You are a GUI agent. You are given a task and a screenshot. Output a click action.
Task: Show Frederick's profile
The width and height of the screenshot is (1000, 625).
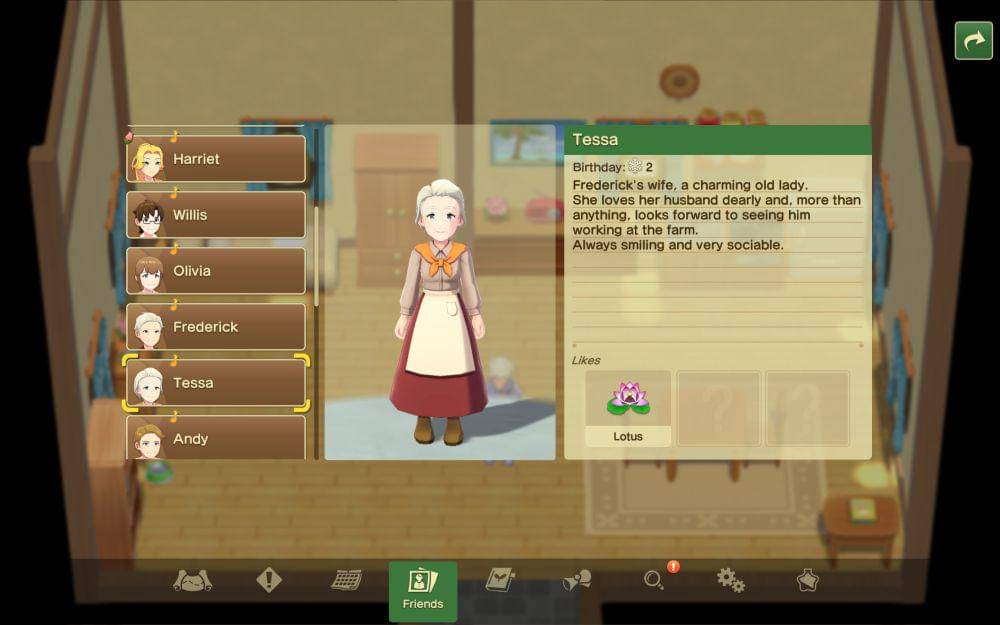click(x=216, y=327)
